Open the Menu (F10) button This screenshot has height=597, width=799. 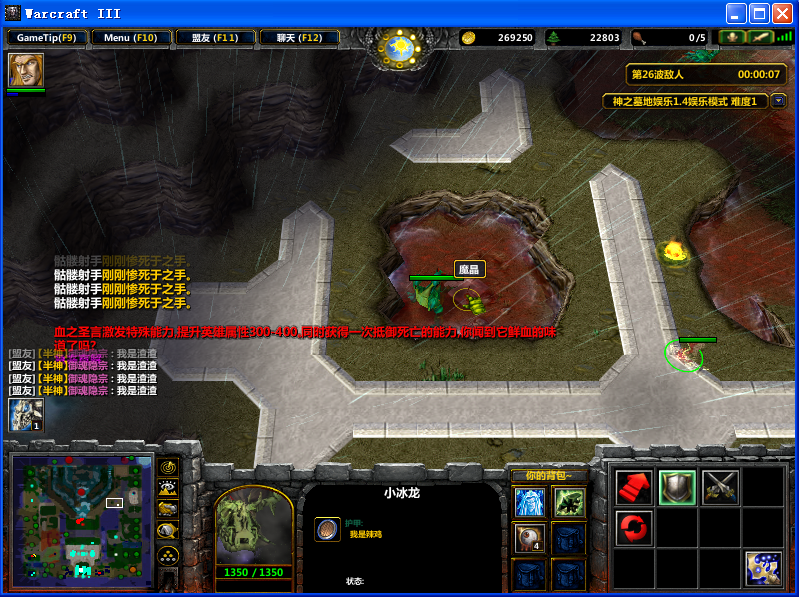coord(131,38)
